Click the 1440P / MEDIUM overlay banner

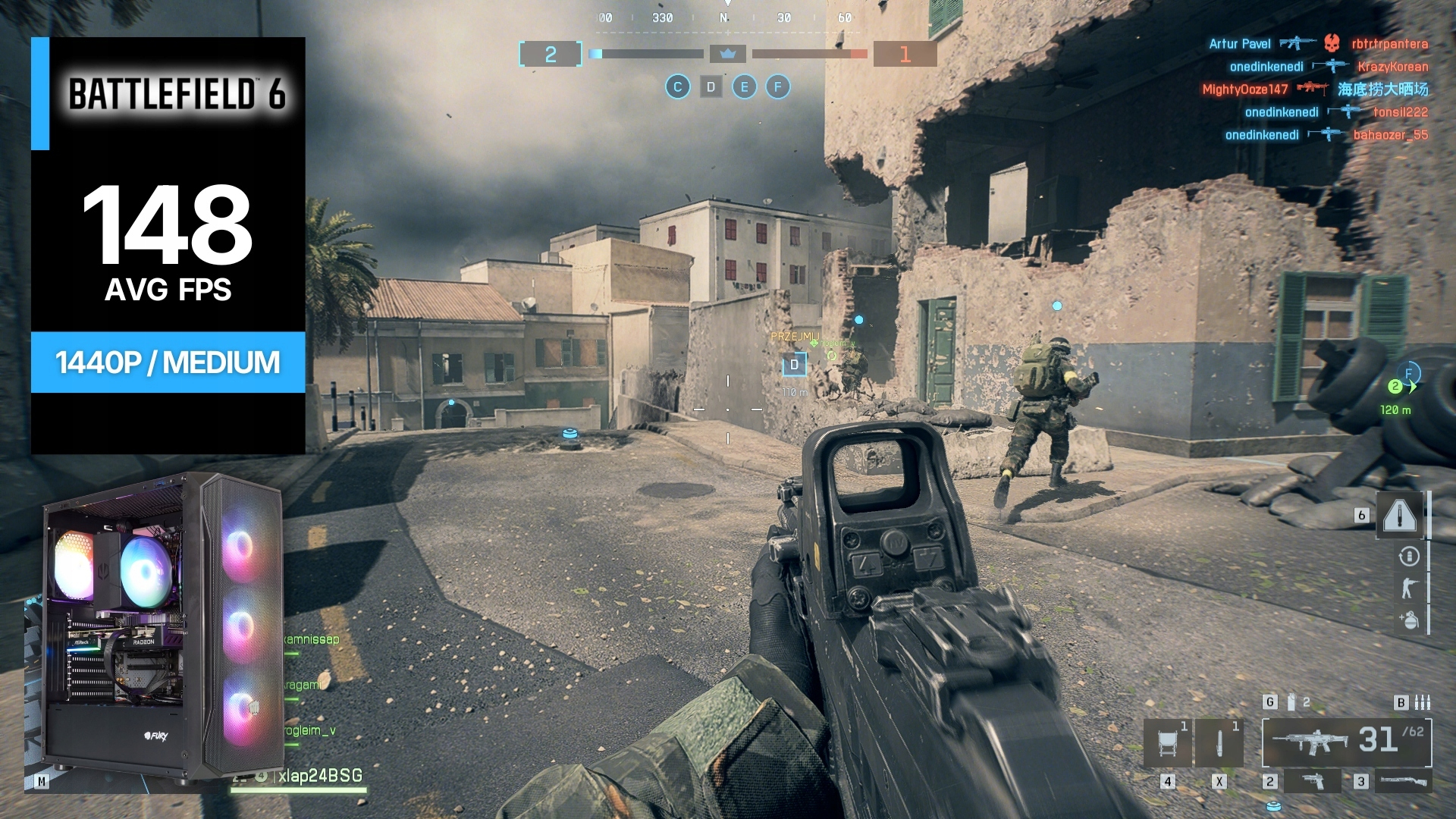click(168, 362)
